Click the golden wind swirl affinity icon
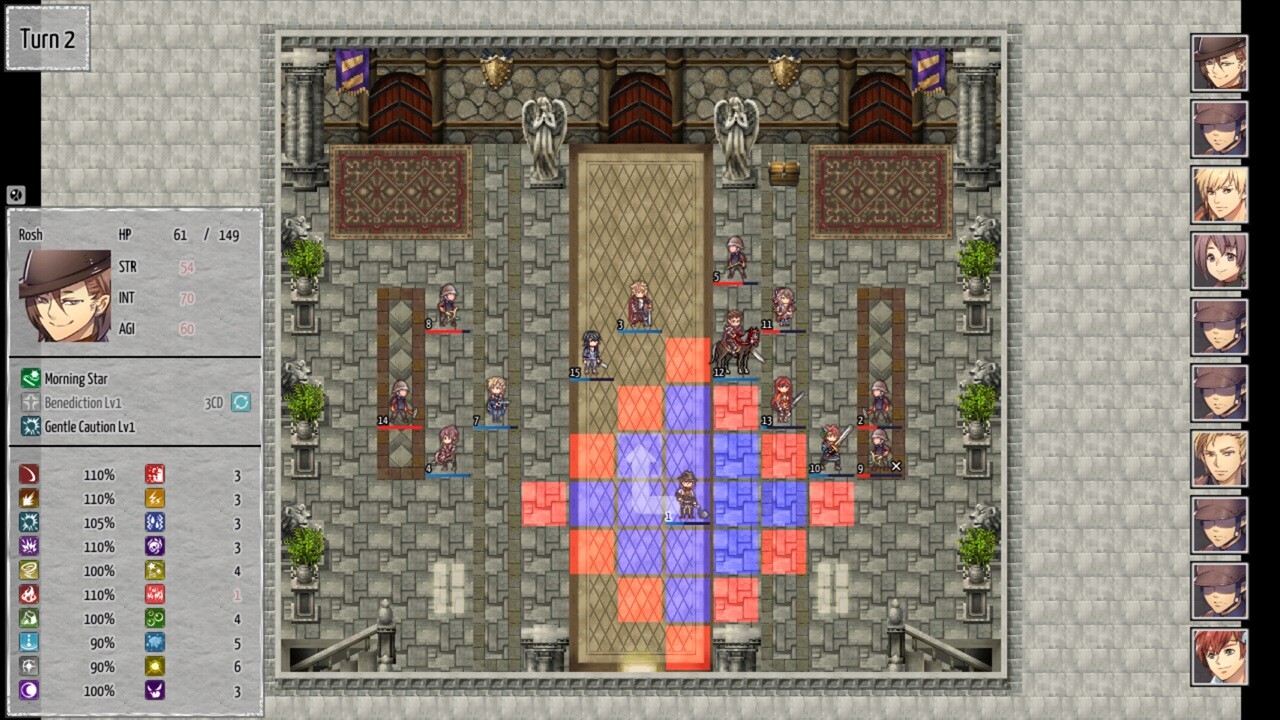 coord(28,570)
